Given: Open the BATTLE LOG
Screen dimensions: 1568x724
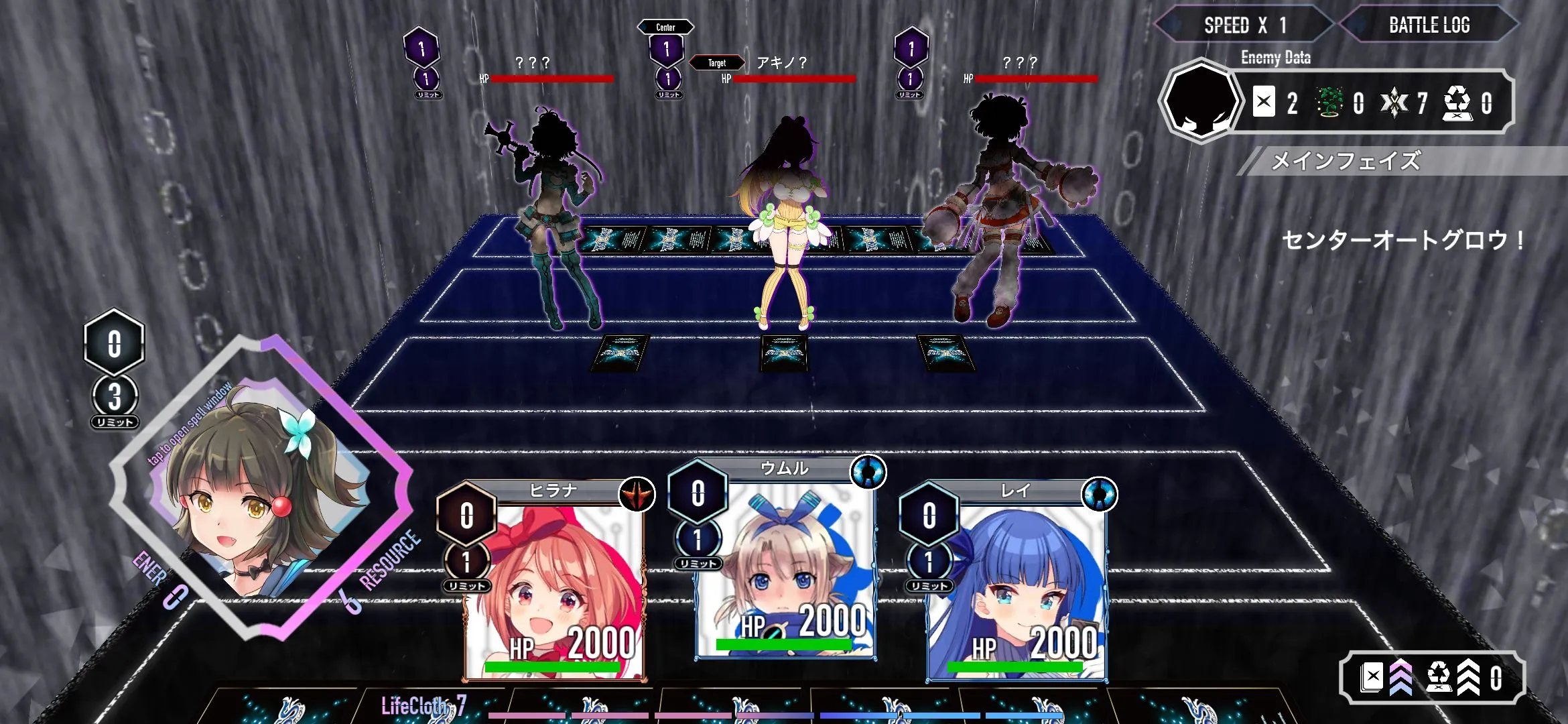Looking at the screenshot, I should (x=1429, y=25).
